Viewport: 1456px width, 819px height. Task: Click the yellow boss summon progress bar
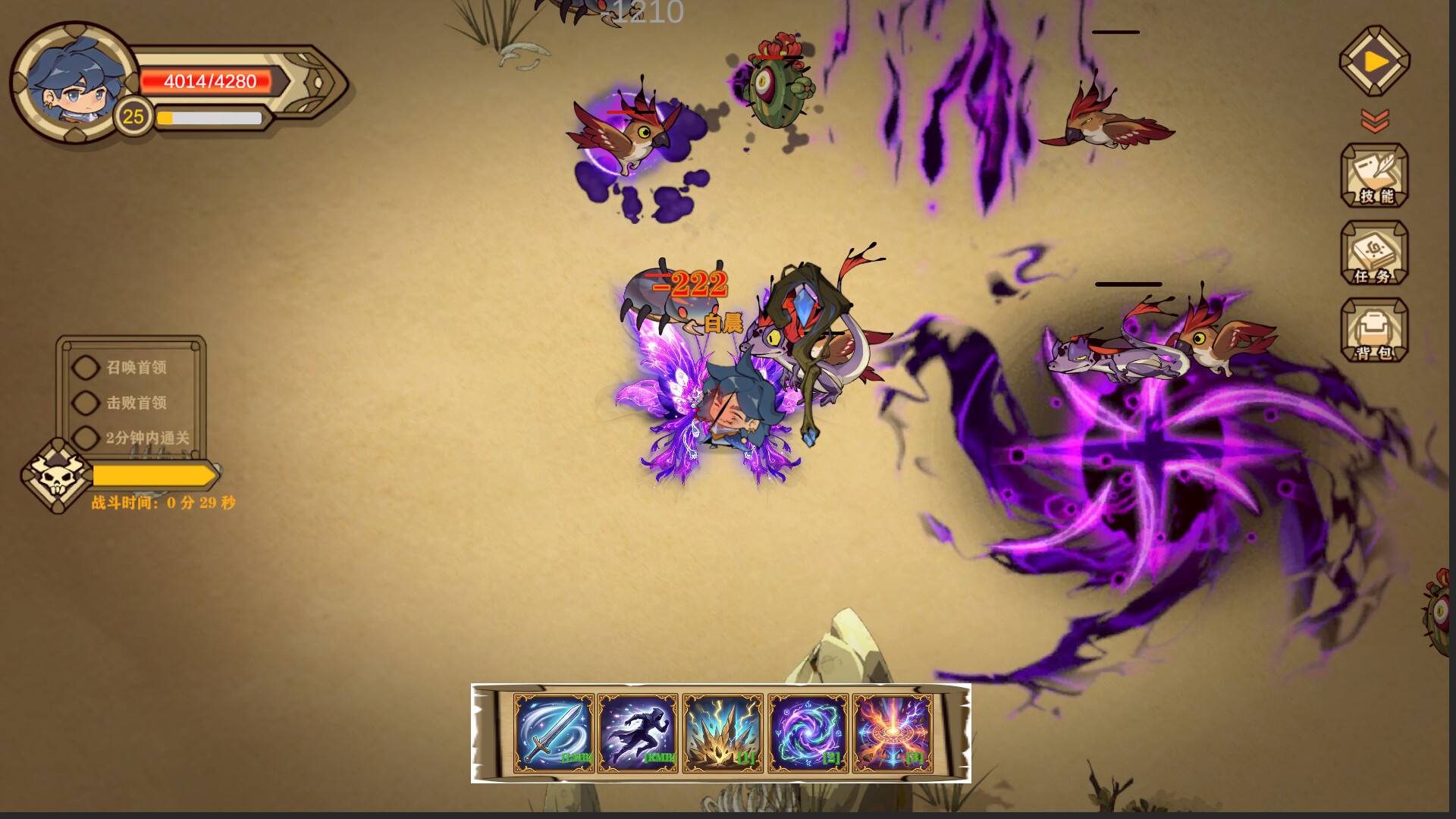(x=152, y=475)
